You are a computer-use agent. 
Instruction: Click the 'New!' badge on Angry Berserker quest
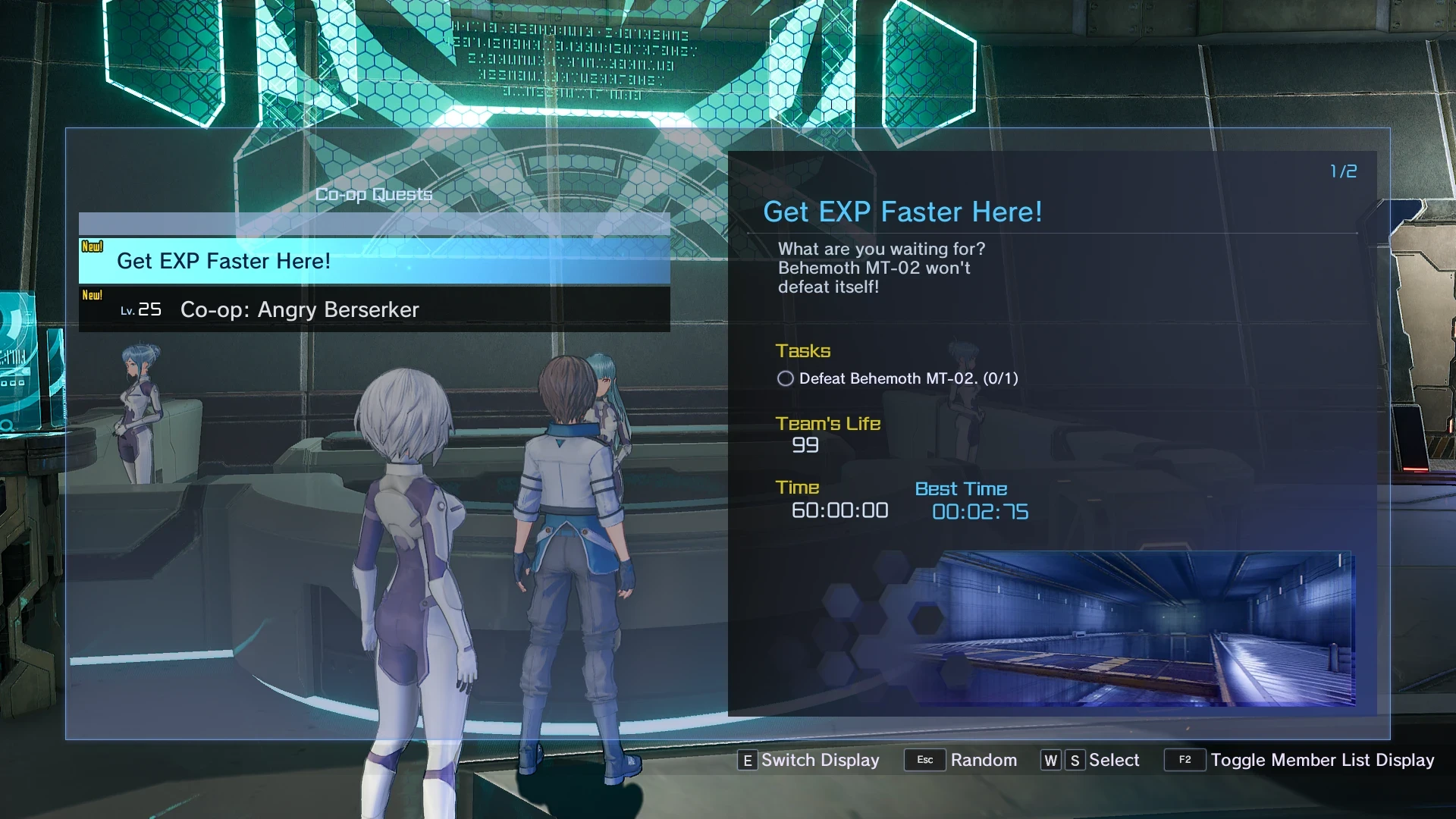click(x=93, y=294)
